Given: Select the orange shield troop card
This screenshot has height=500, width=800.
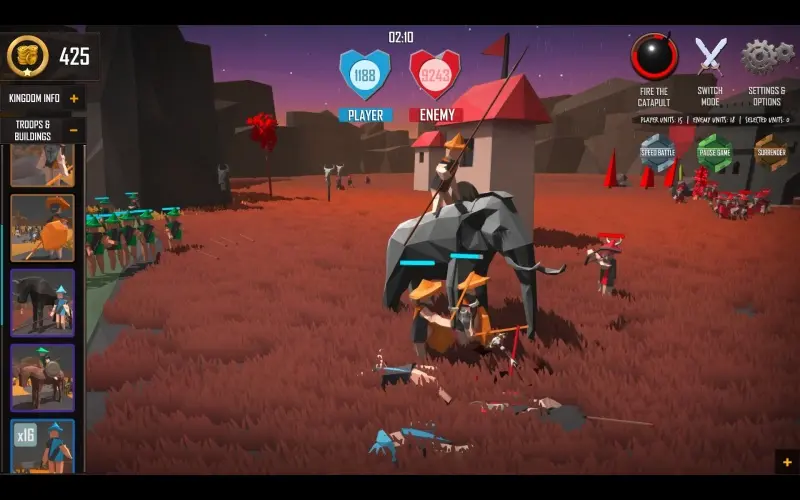Looking at the screenshot, I should tap(42, 227).
